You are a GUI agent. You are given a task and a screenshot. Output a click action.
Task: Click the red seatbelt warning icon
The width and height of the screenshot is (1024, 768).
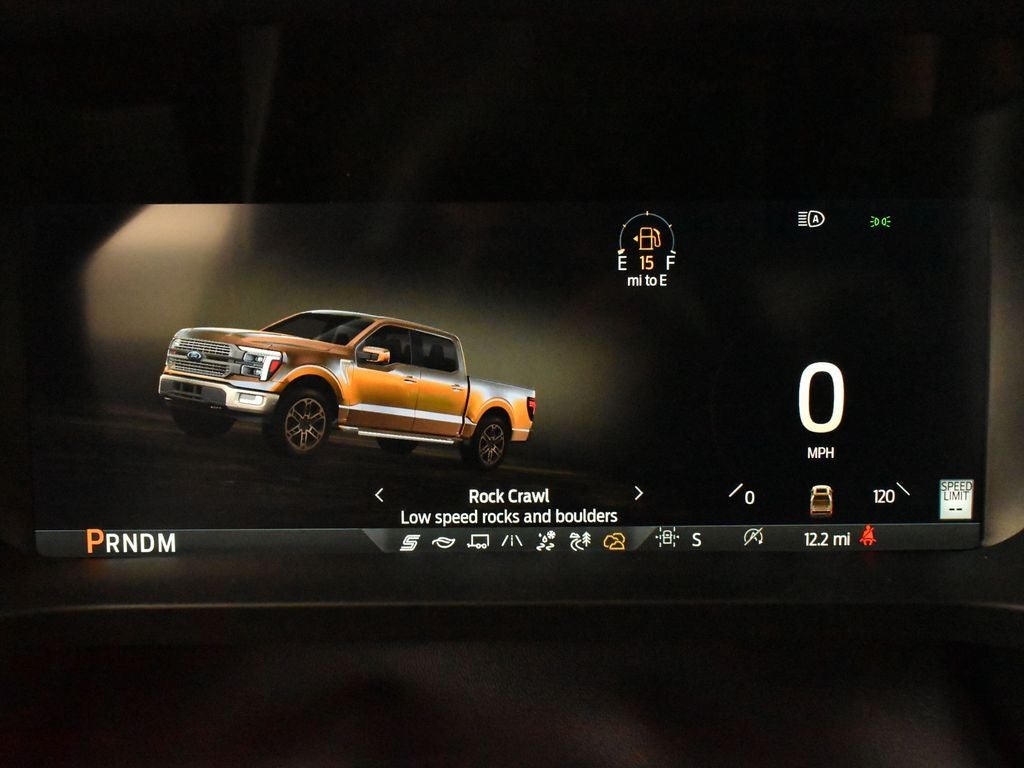868,538
